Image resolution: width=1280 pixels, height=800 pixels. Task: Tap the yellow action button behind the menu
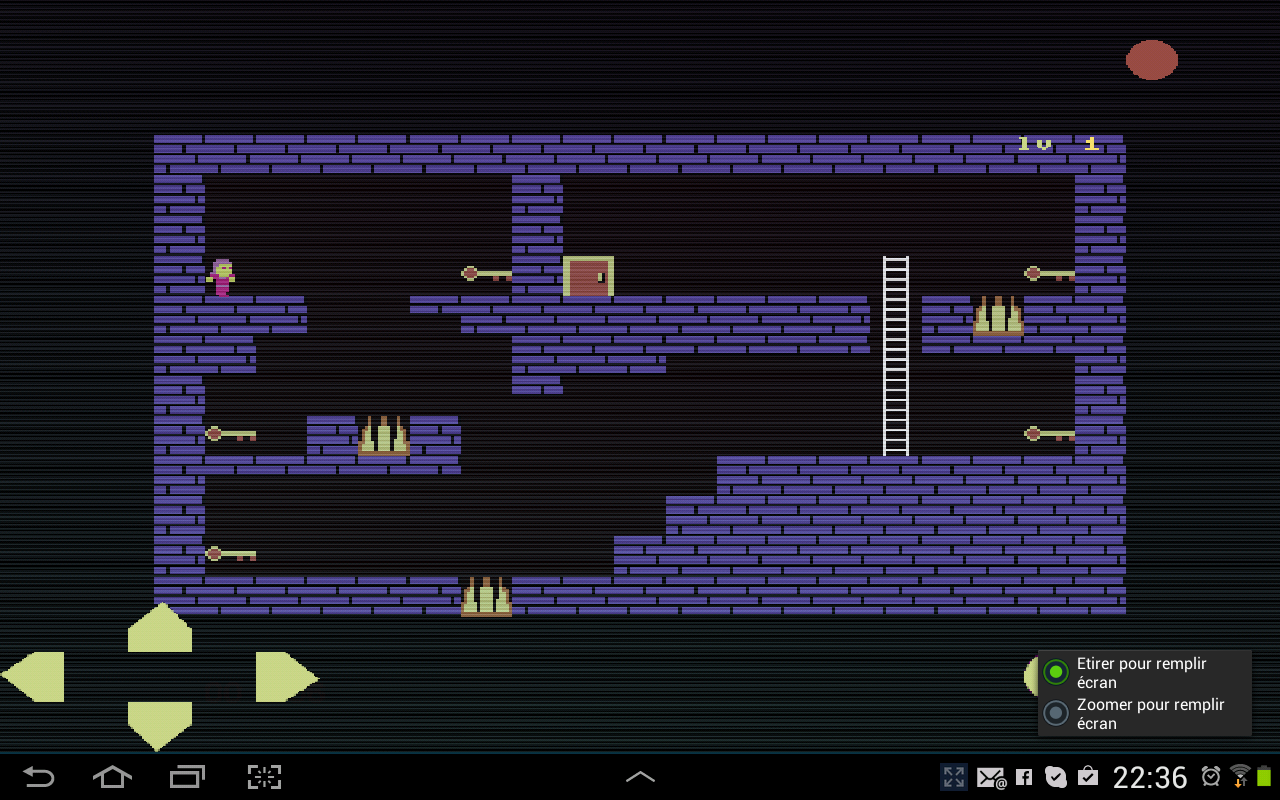[1033, 677]
